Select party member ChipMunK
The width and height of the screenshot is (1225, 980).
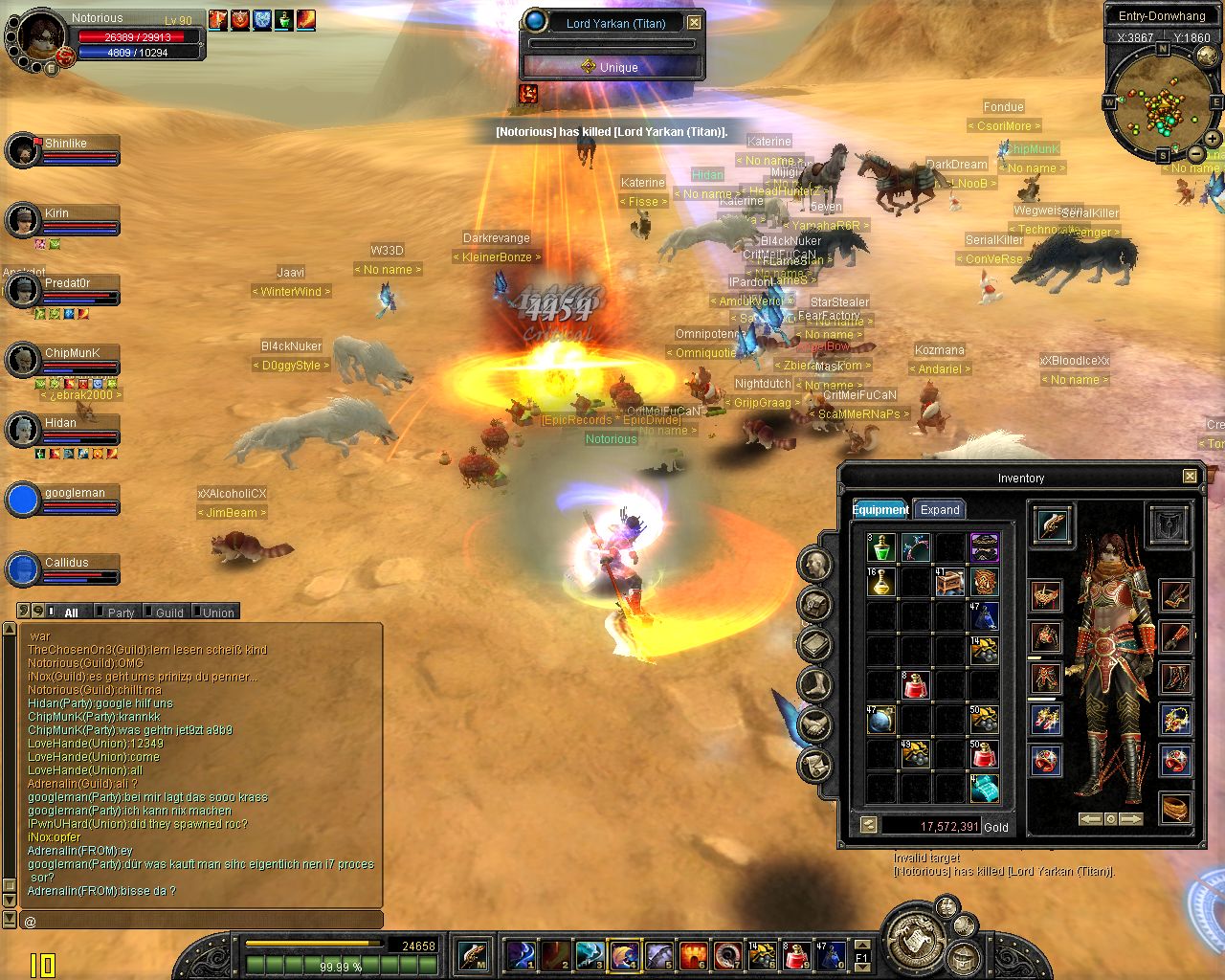point(73,353)
